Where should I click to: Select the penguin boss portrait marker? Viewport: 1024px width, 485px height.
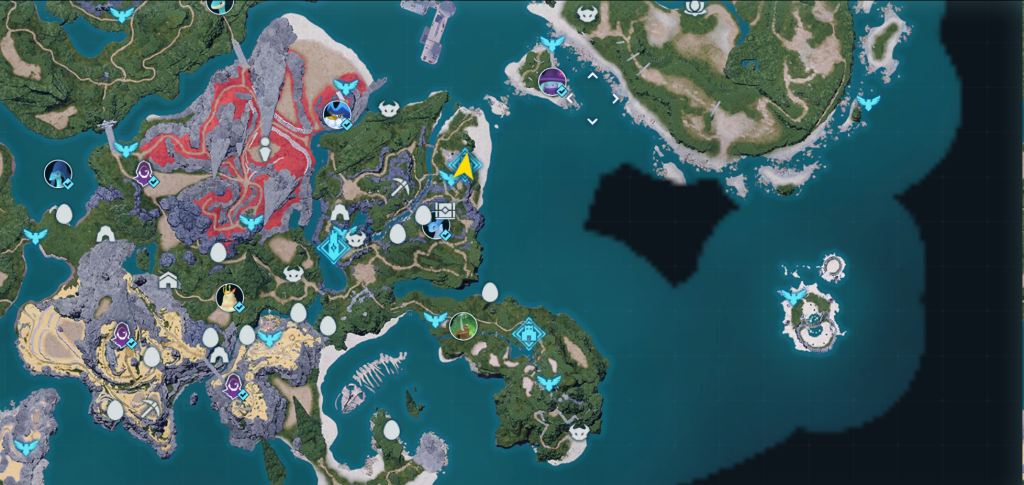point(336,115)
